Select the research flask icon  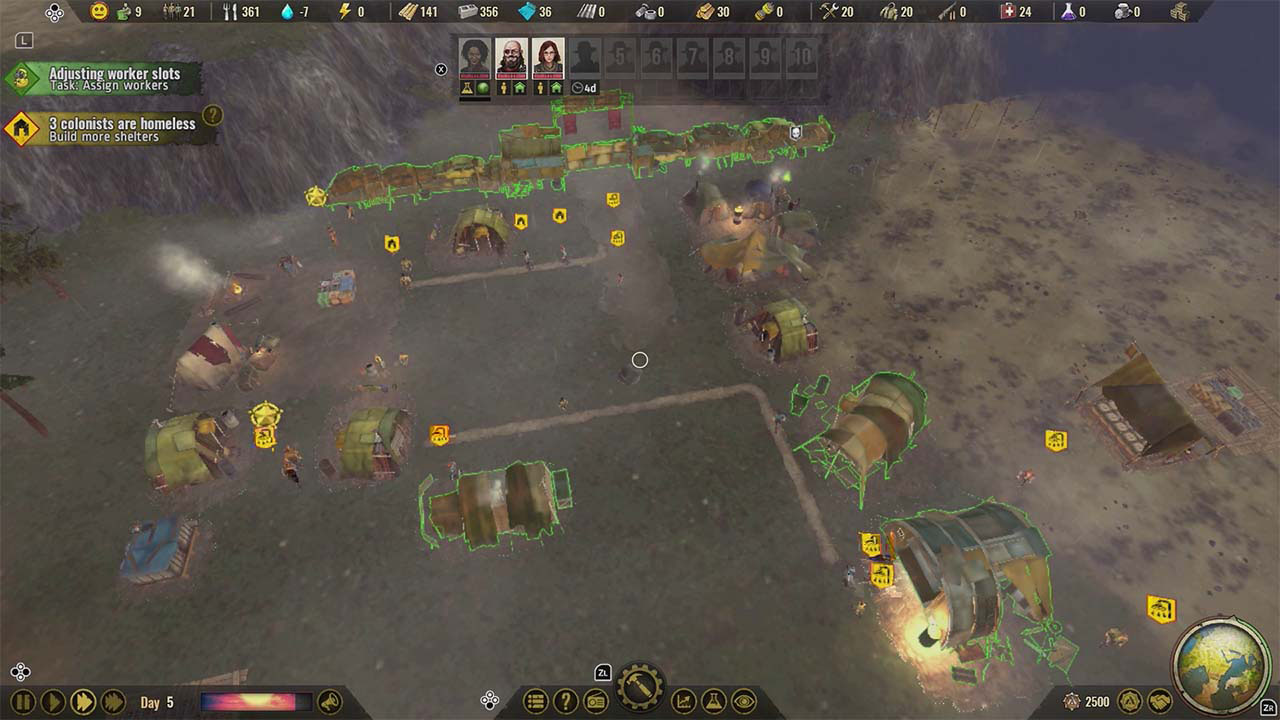(x=712, y=702)
